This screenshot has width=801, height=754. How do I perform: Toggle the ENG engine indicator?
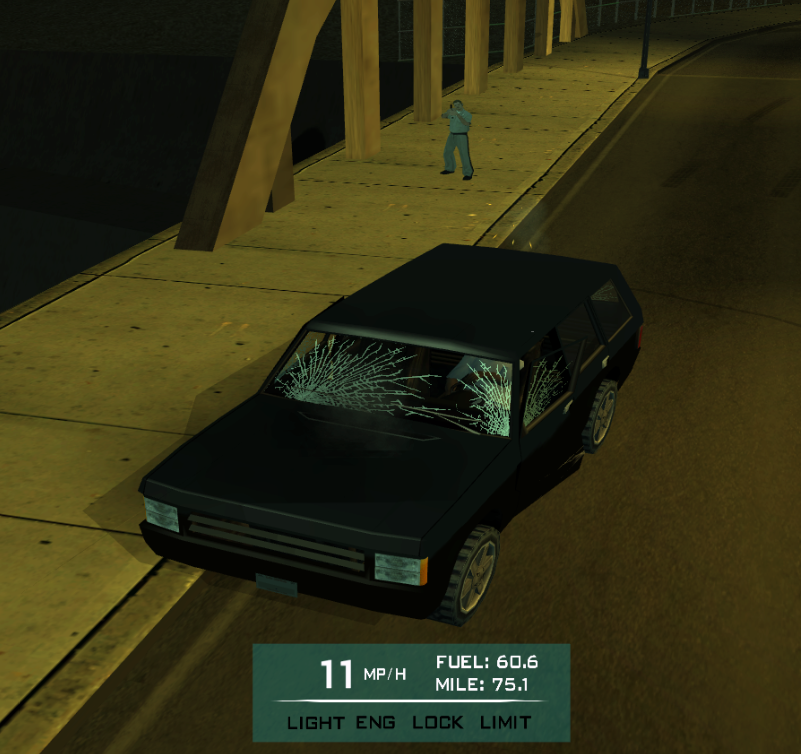(x=376, y=722)
